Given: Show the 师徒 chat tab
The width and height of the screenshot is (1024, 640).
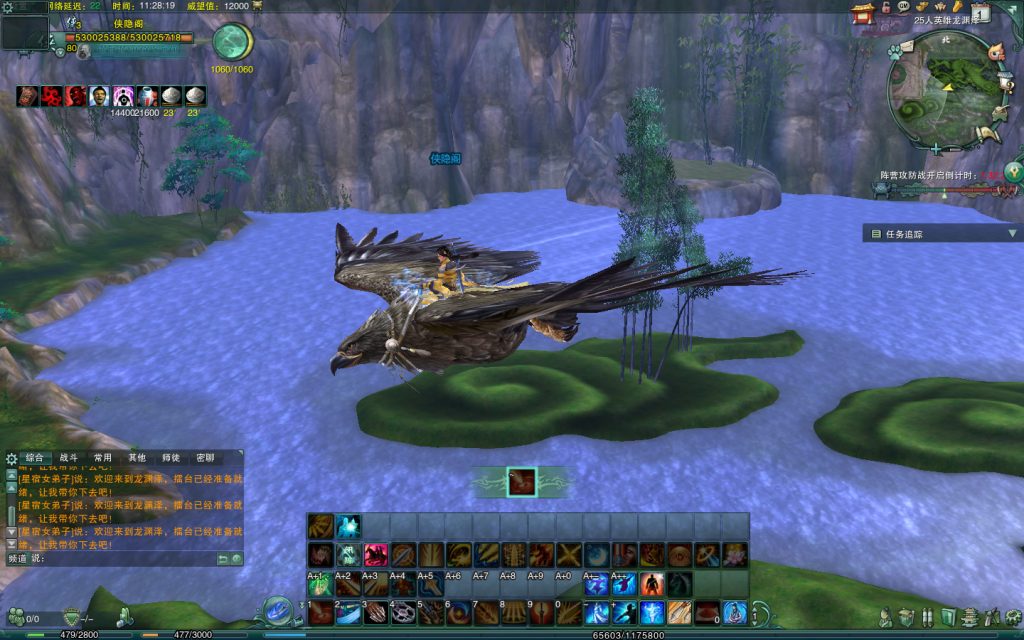Looking at the screenshot, I should 170,457.
